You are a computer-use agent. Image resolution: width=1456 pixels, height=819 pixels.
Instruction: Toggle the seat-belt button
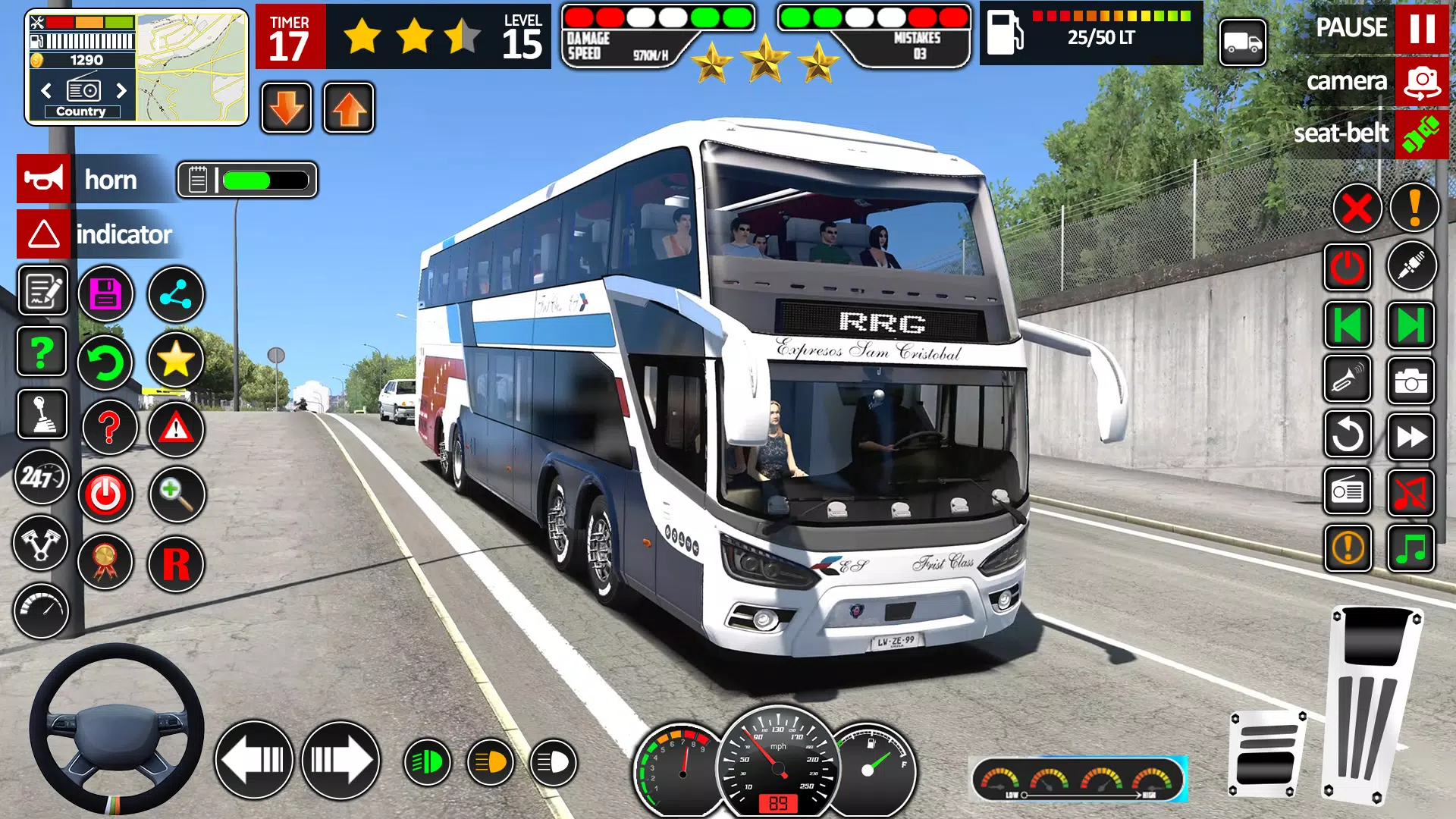point(1421,134)
